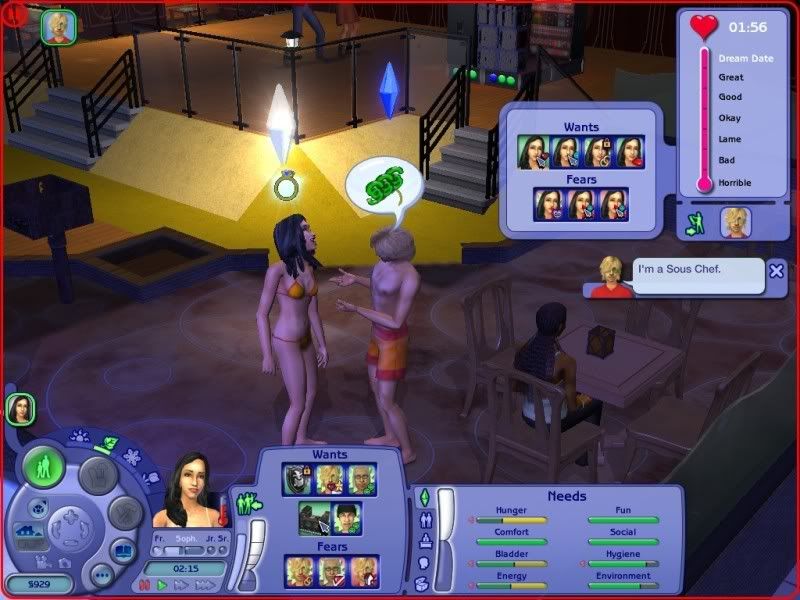Viewport: 800px width, 600px height.
Task: Select the locked shield want slot
Action: click(297, 478)
